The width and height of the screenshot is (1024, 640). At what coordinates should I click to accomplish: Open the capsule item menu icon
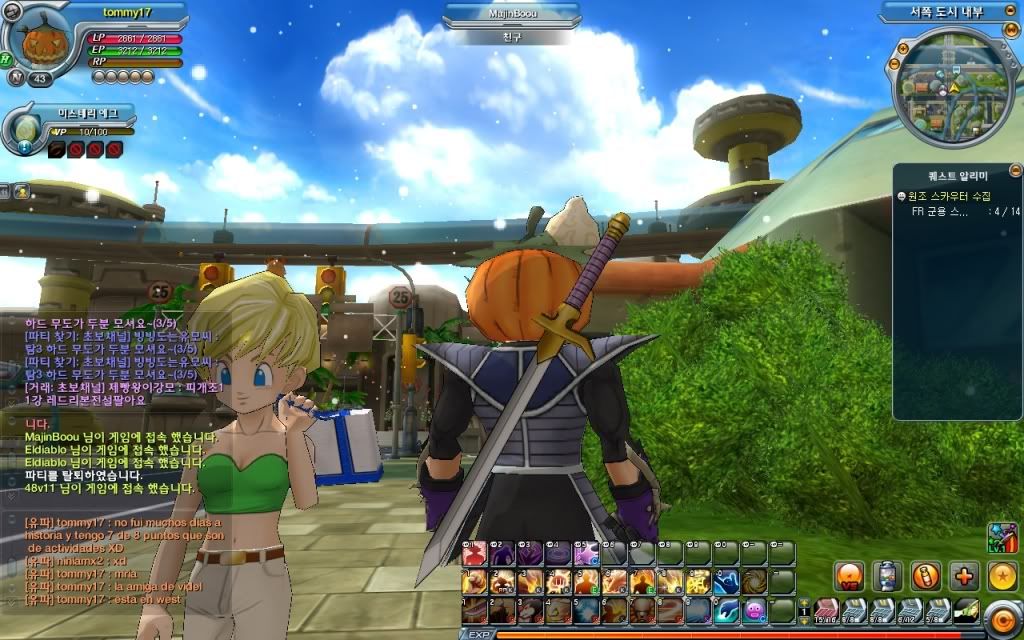click(887, 575)
